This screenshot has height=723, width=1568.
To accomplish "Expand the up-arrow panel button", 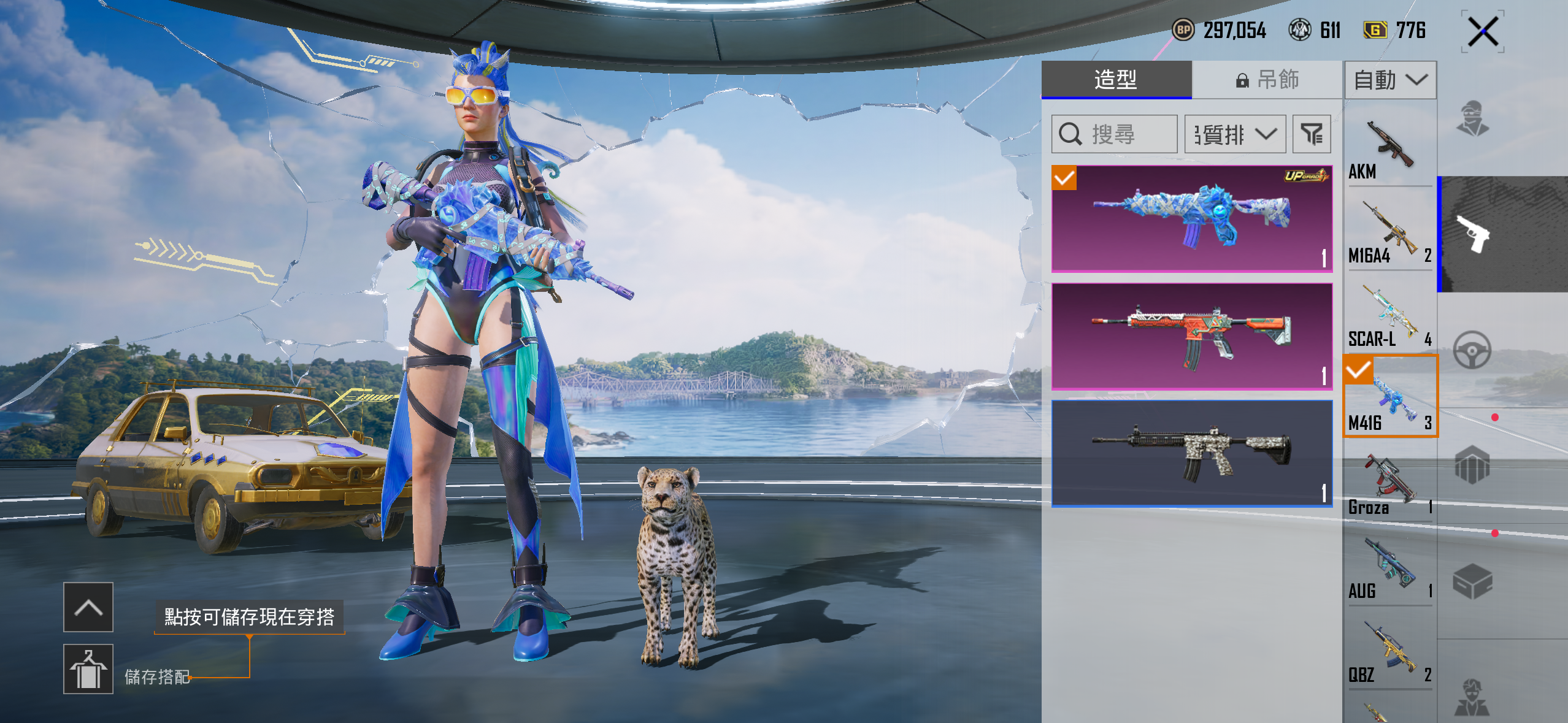I will point(88,607).
